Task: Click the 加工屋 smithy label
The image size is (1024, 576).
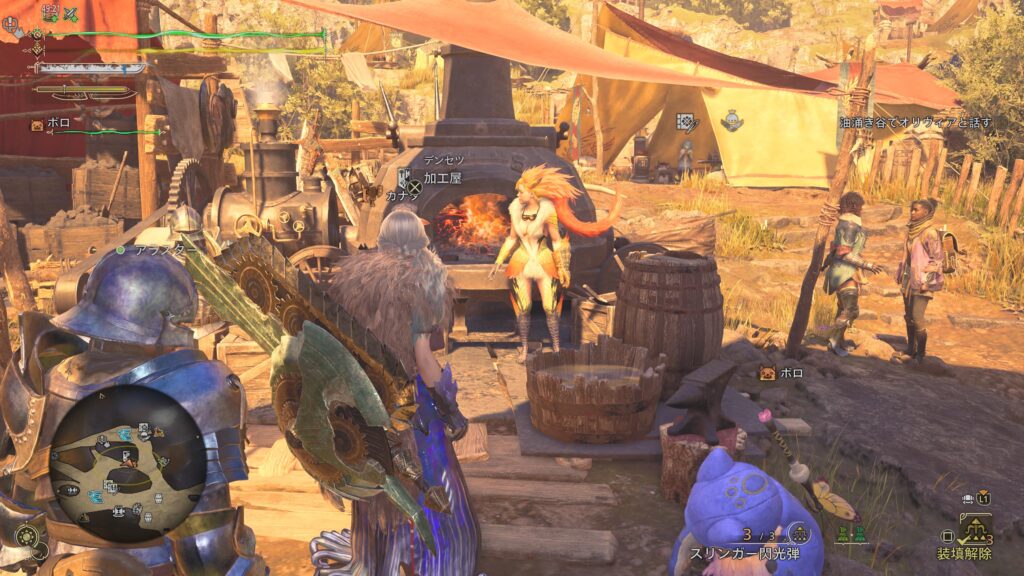Action: [442, 178]
